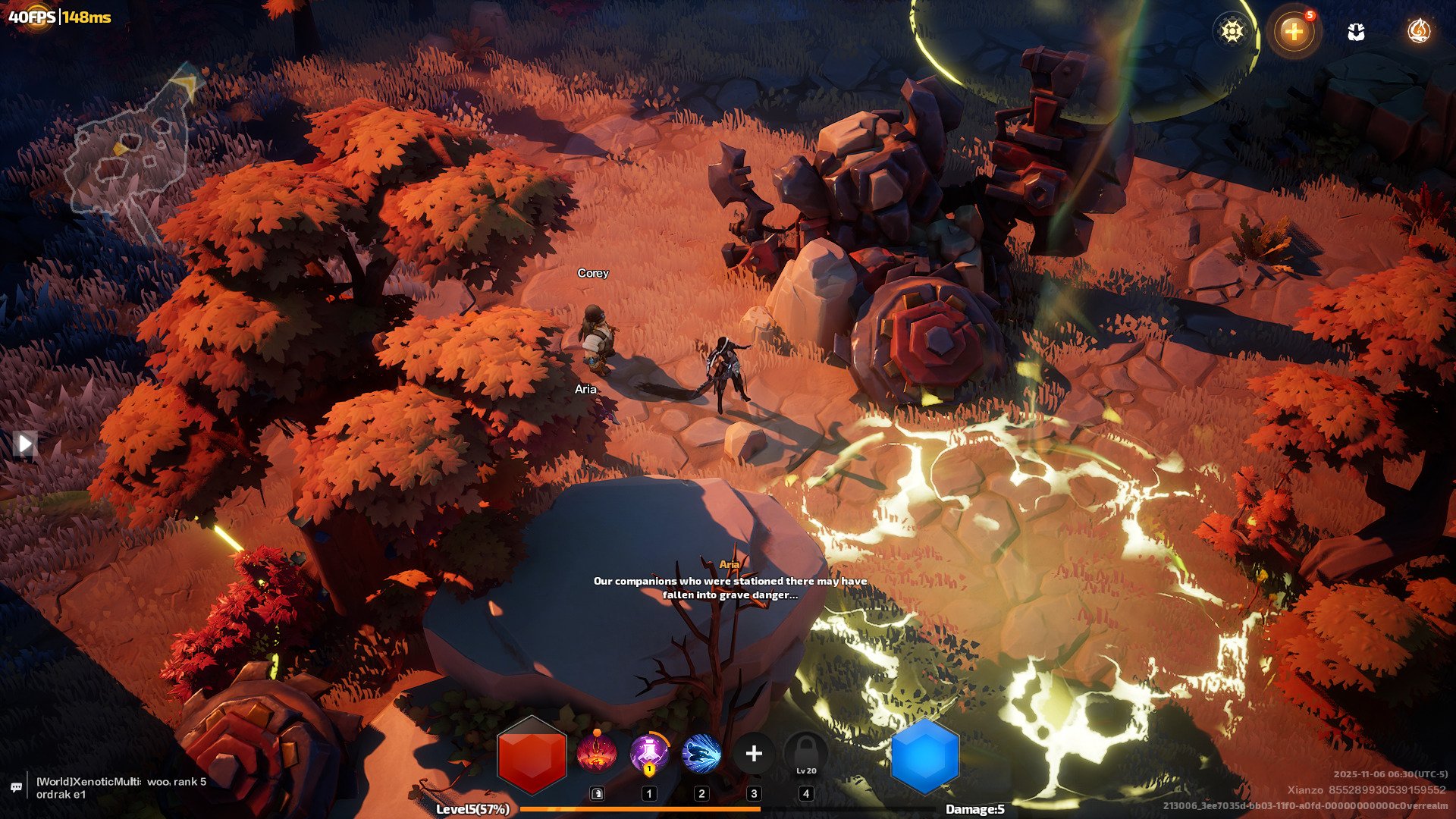Image resolution: width=1456 pixels, height=819 pixels.
Task: Add a skill to the empty plus slot
Action: [x=754, y=753]
